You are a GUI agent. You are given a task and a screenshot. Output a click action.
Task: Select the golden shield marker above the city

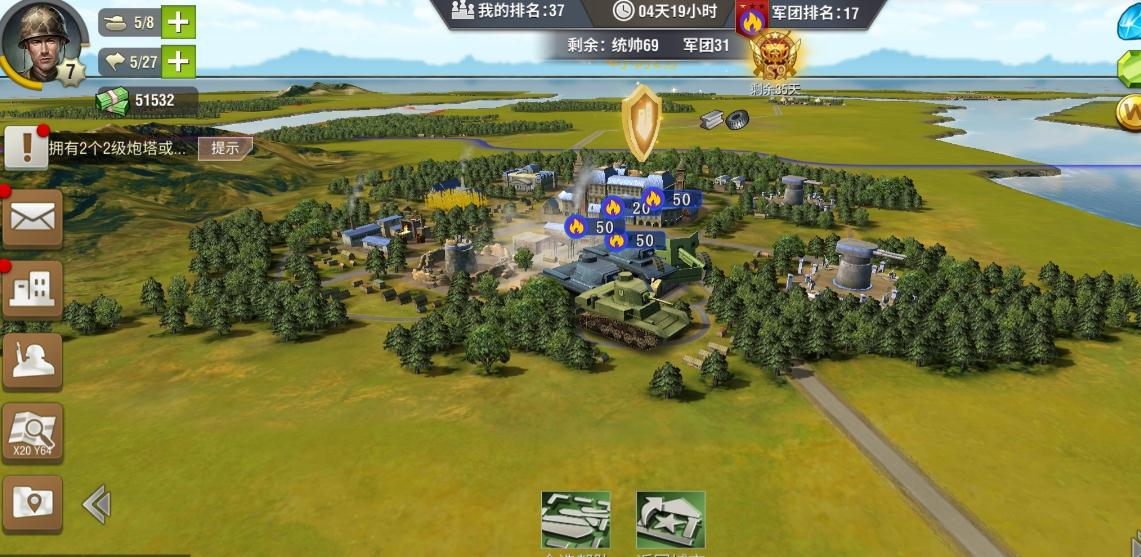click(x=640, y=122)
